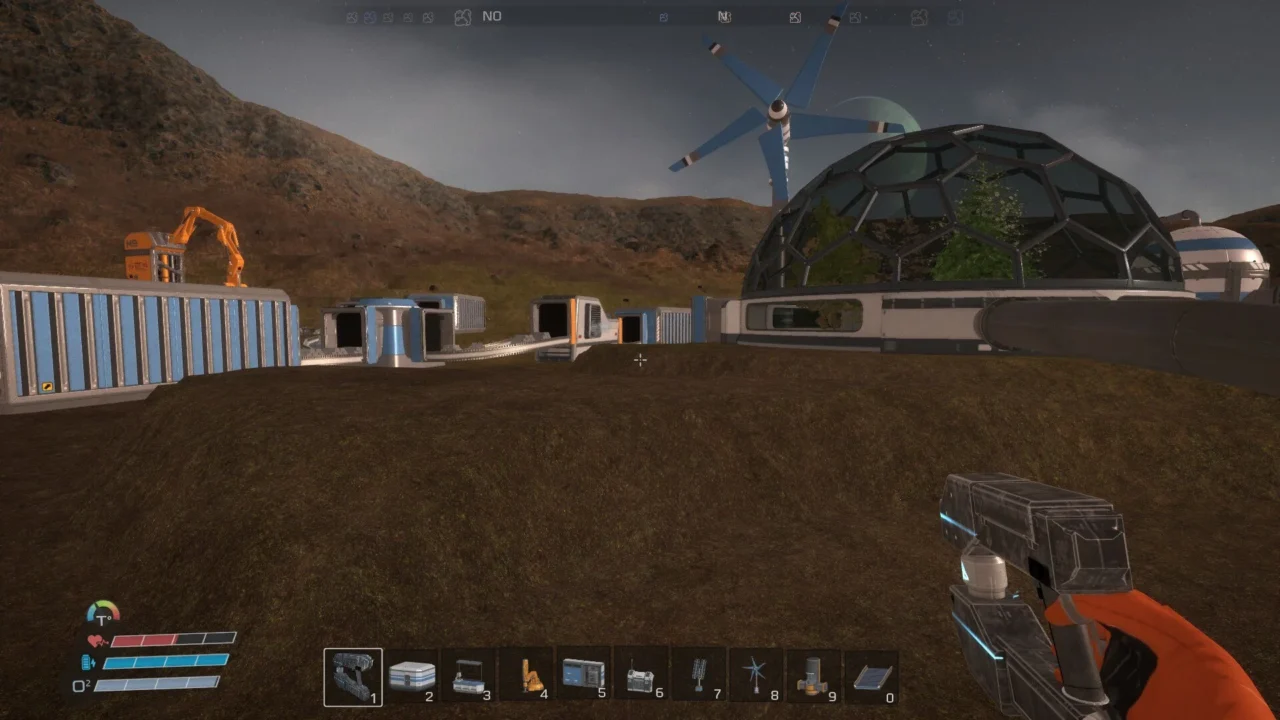Screen dimensions: 1280x720
Task: Choose the radio generator device in slot 6
Action: (x=641, y=677)
